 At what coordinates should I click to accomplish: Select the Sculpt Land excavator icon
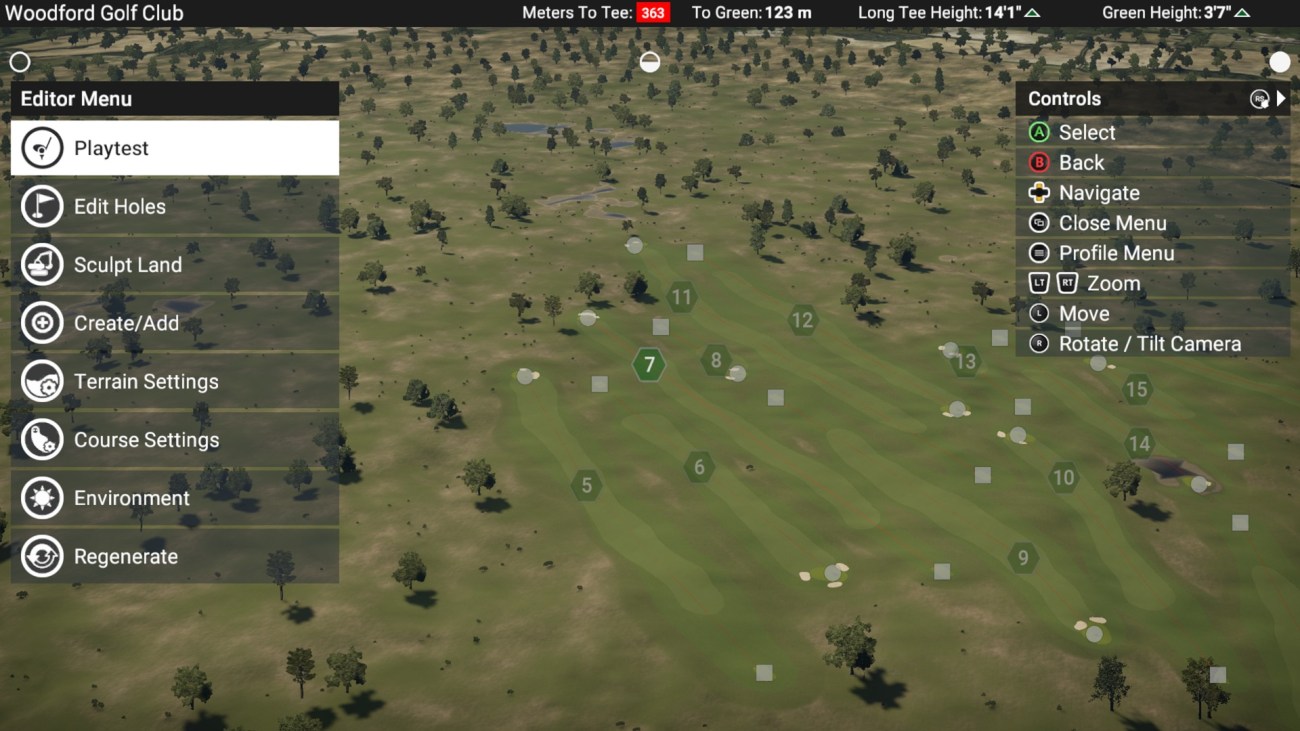point(42,264)
